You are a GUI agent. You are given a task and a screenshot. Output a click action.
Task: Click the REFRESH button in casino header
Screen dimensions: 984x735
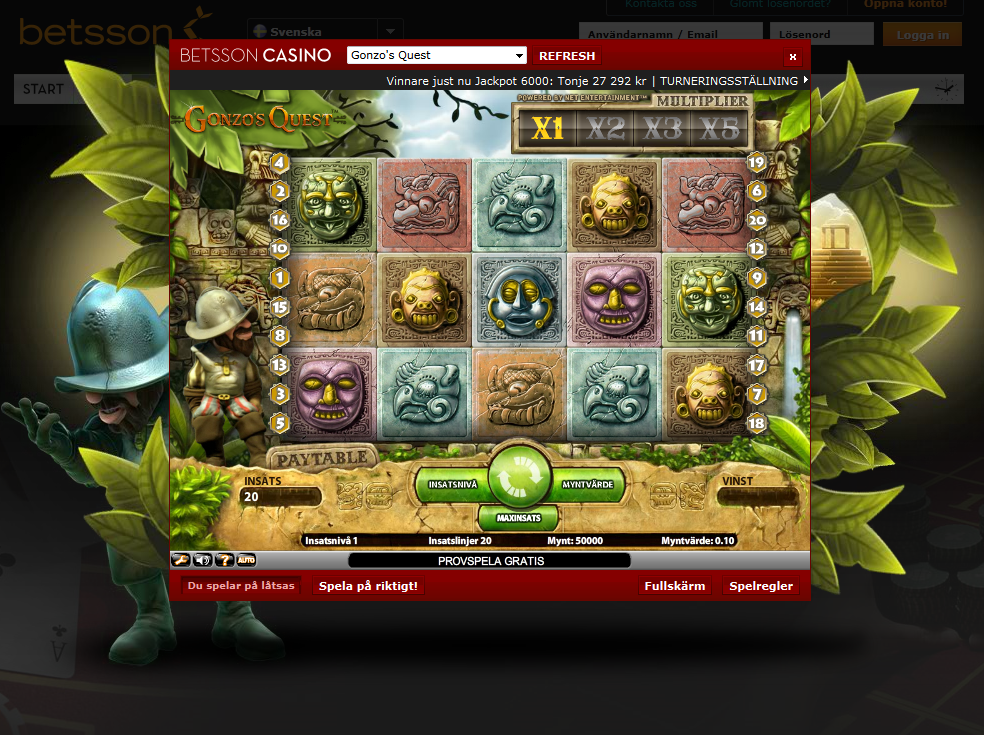coord(567,56)
